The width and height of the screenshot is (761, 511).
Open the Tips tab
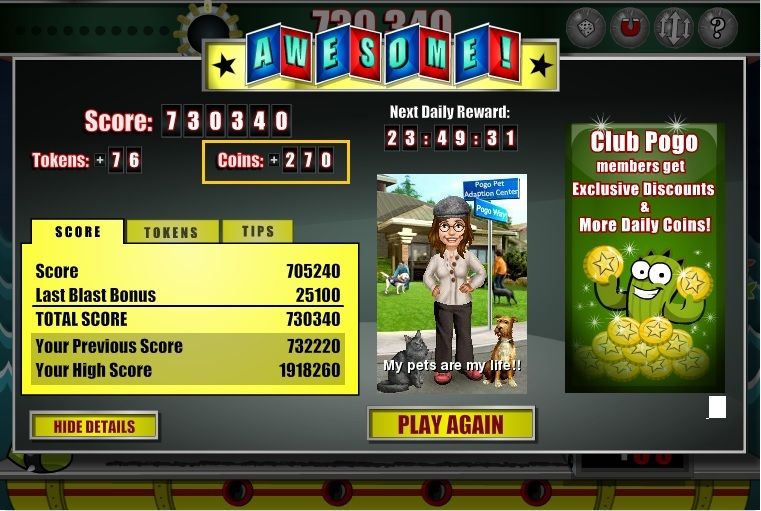pos(257,232)
